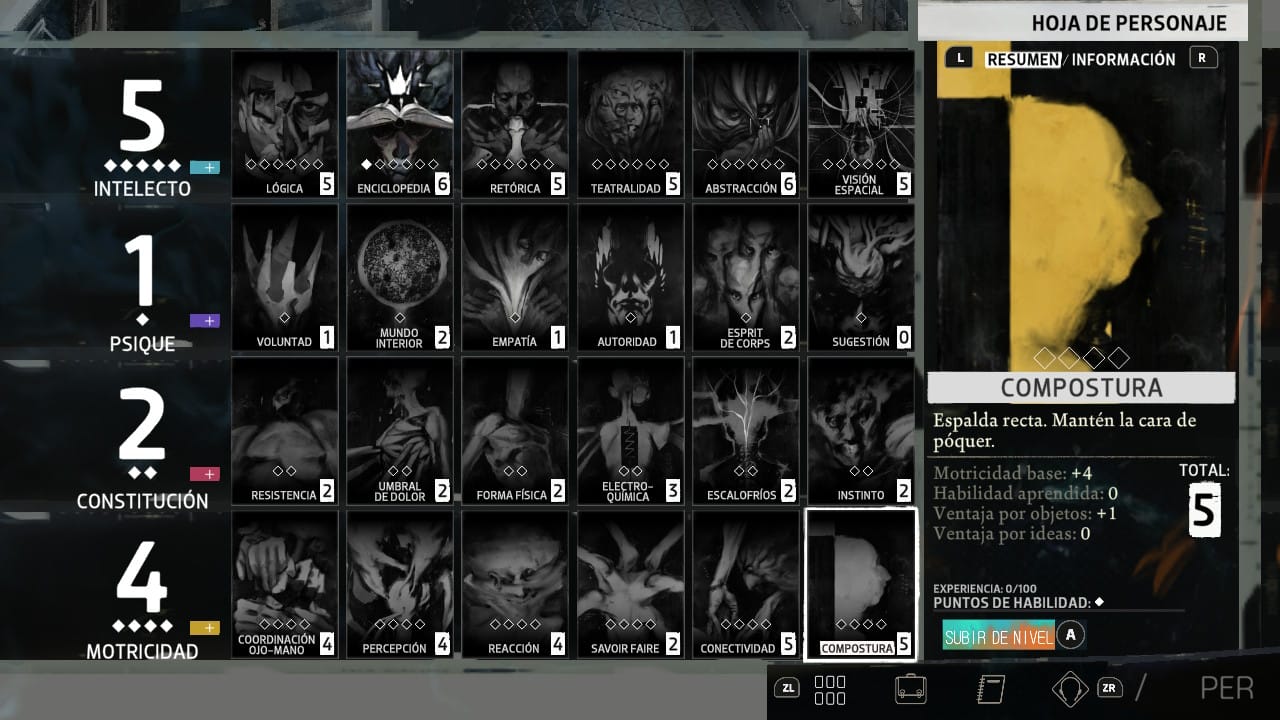Select the Mundo Interior skill card
1280x720 pixels.
coord(400,277)
